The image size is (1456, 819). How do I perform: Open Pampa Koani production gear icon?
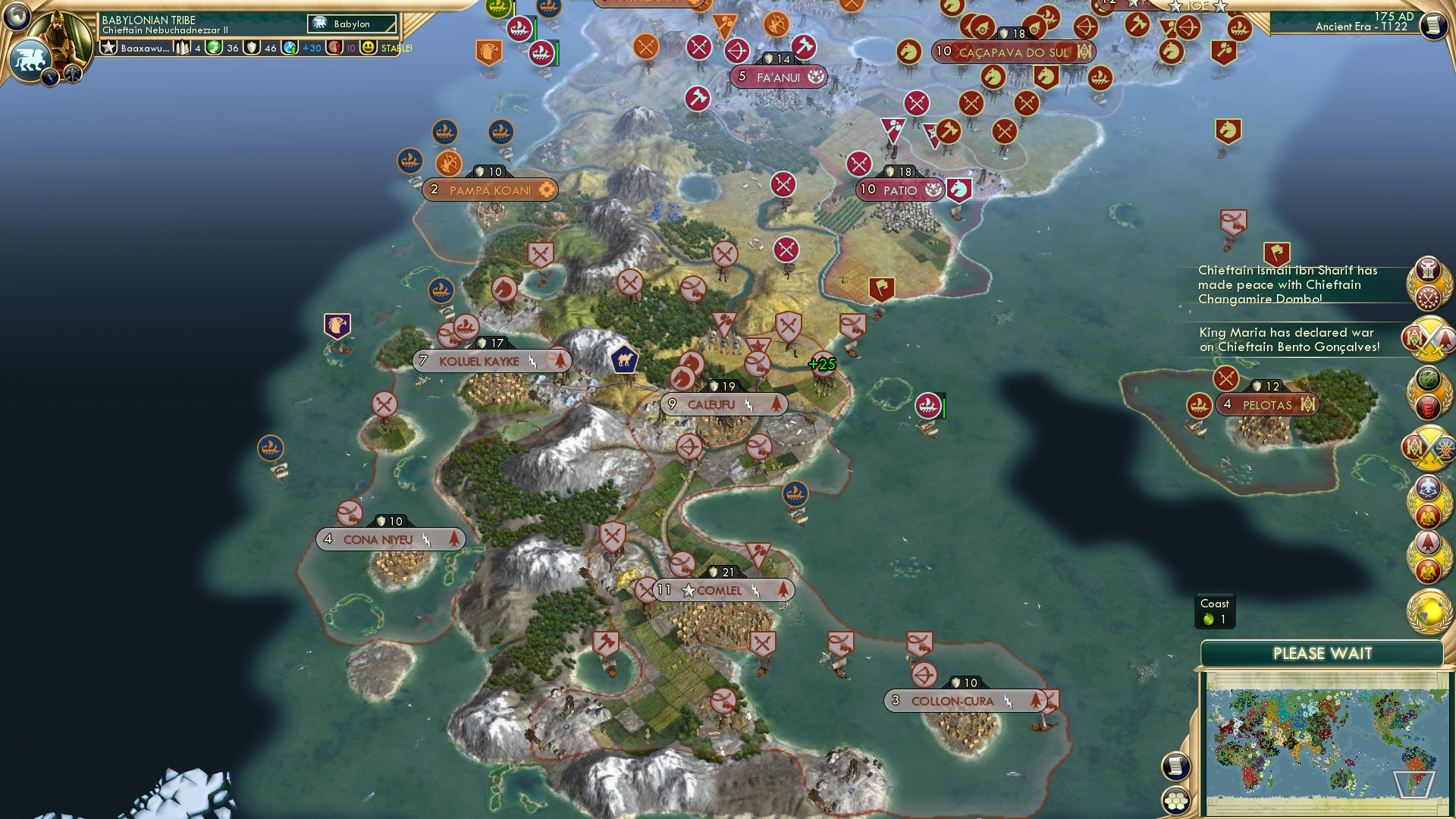click(548, 190)
